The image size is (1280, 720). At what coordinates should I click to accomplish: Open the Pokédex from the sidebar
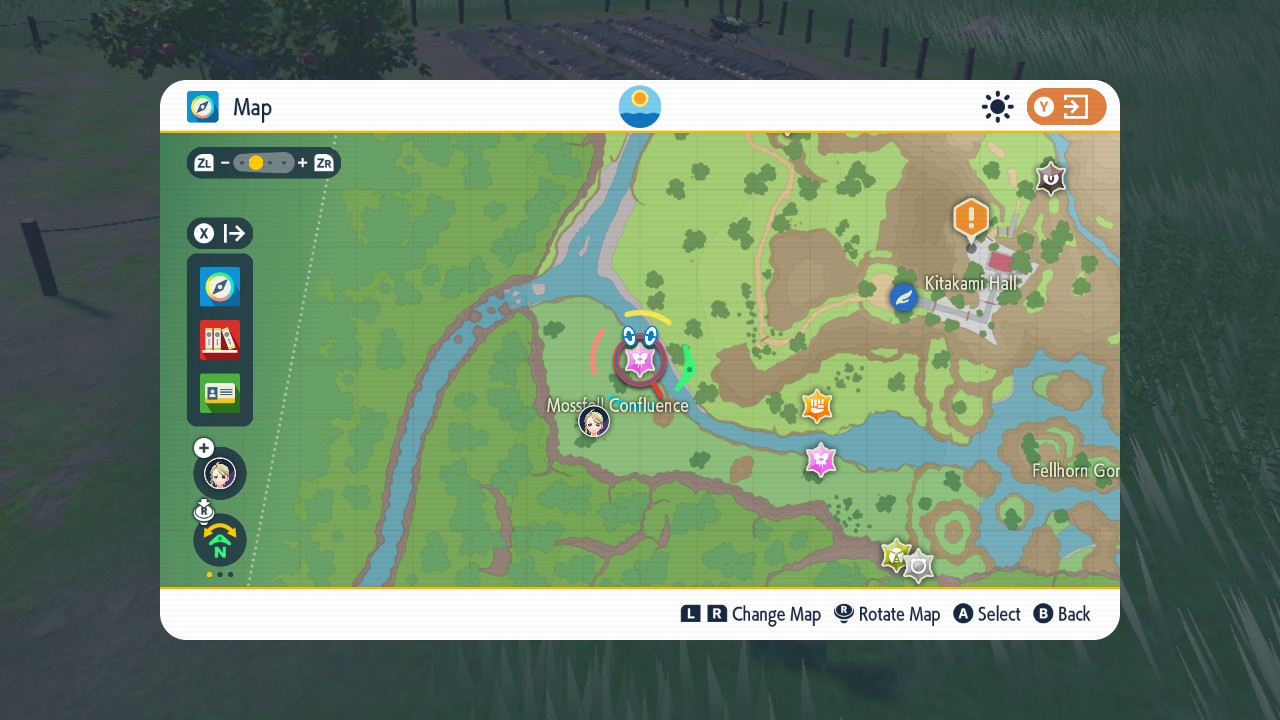pos(219,340)
